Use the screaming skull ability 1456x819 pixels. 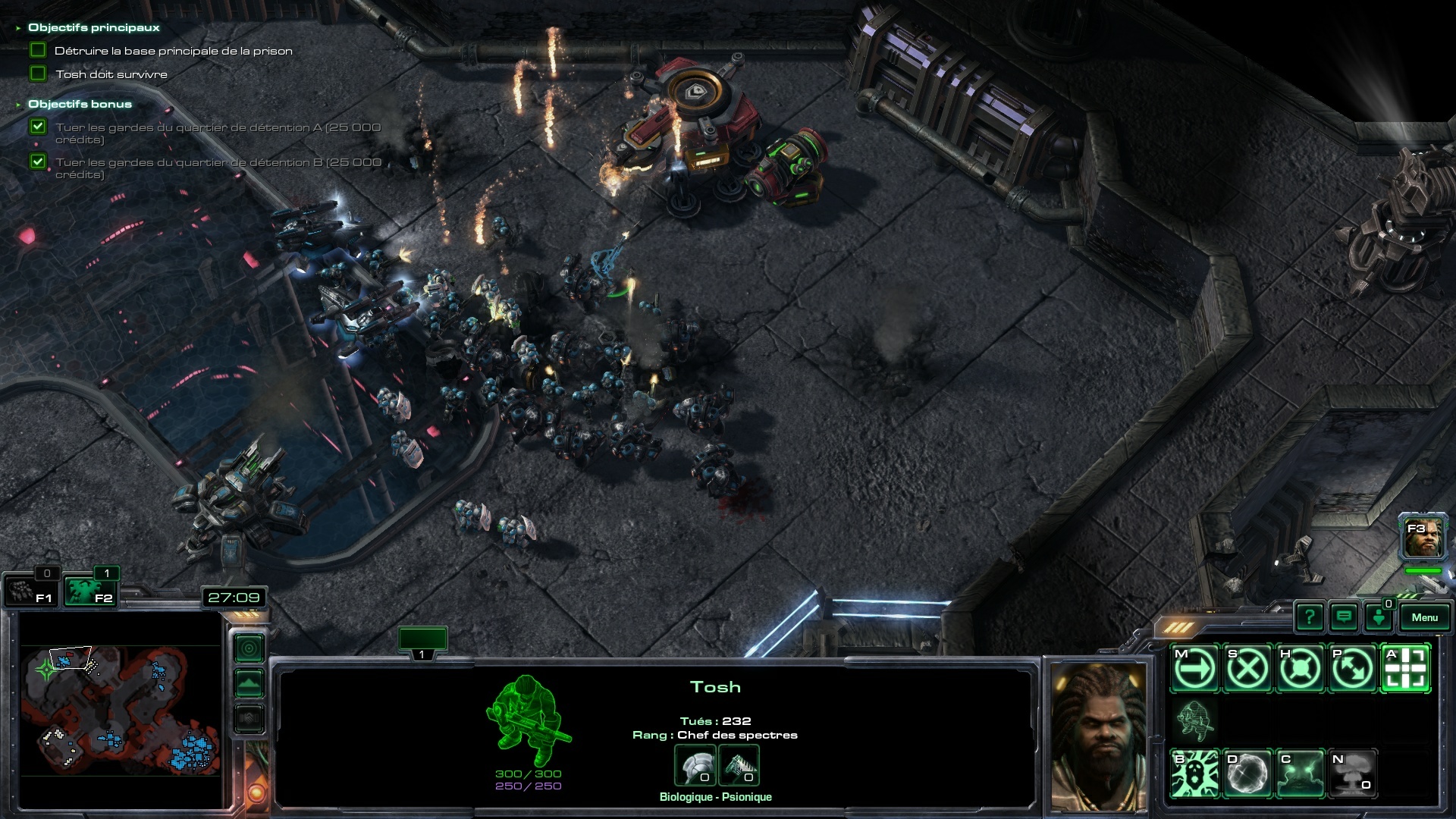pos(1195,773)
